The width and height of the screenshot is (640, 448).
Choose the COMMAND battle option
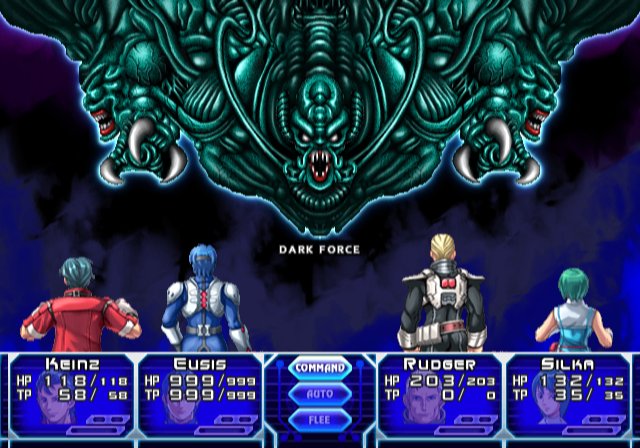click(x=319, y=368)
